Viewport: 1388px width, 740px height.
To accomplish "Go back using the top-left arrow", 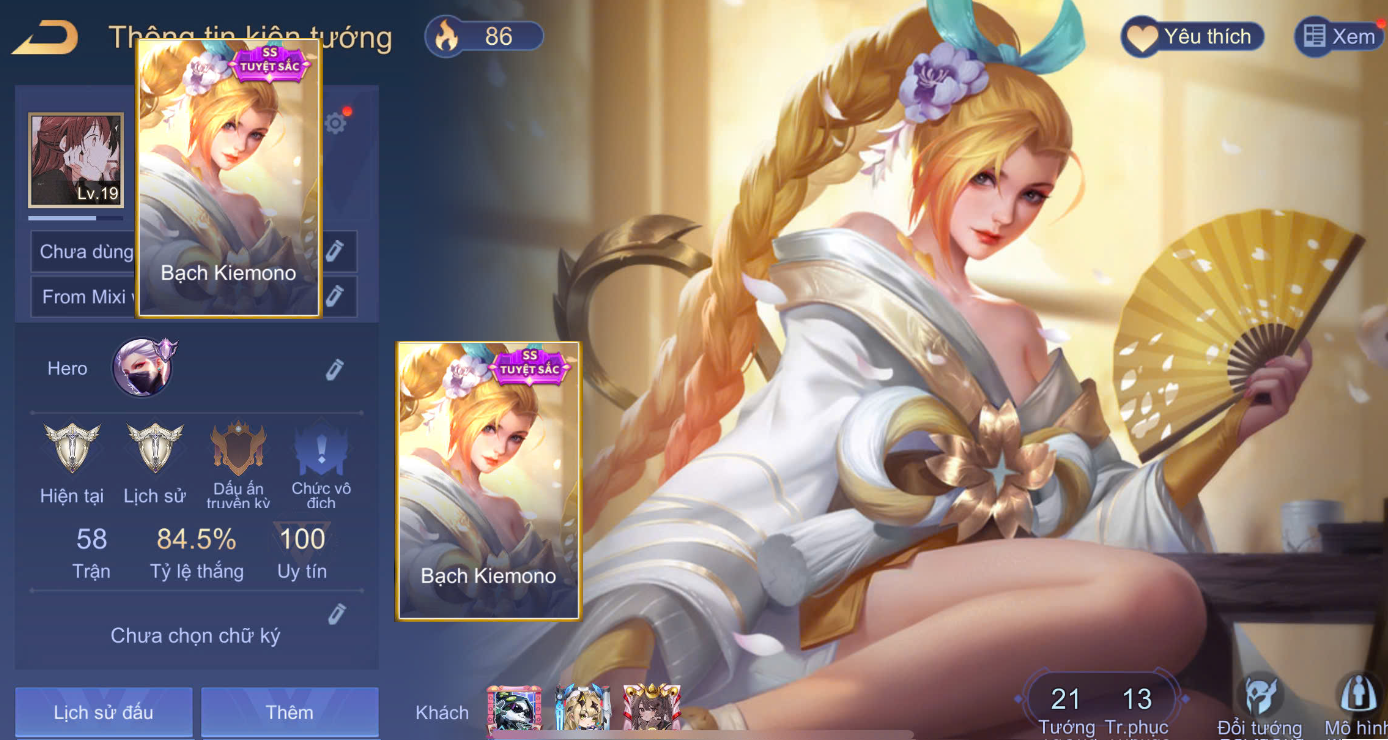I will click(x=45, y=37).
